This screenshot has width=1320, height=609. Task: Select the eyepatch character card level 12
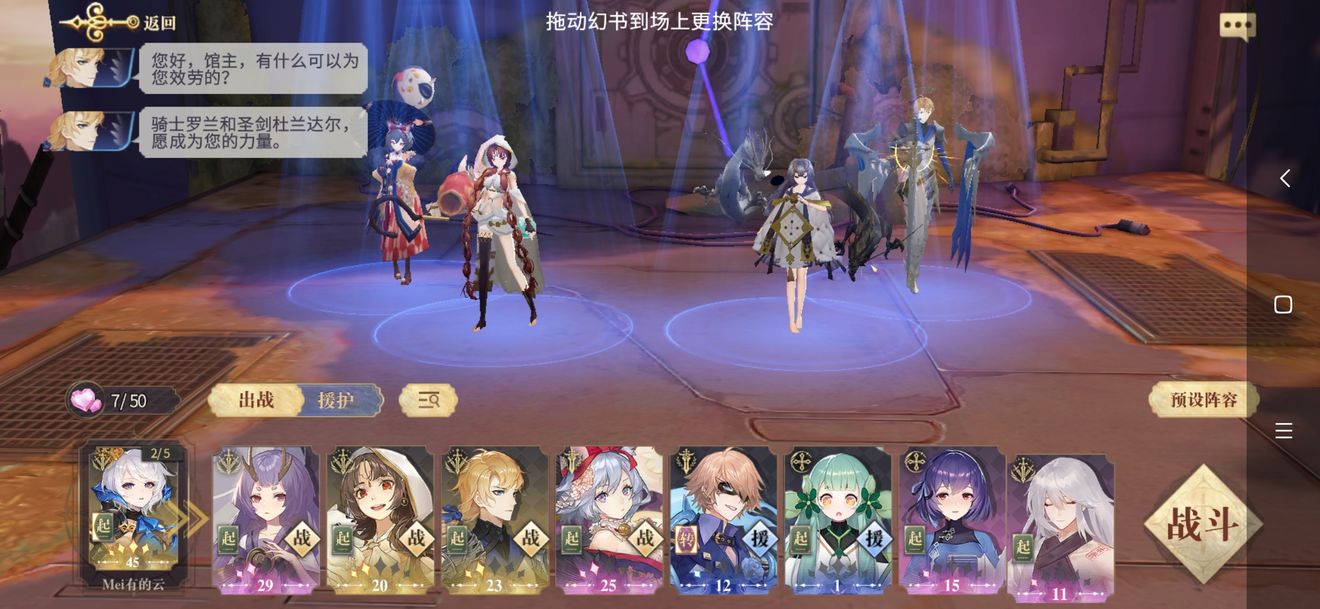[x=723, y=520]
